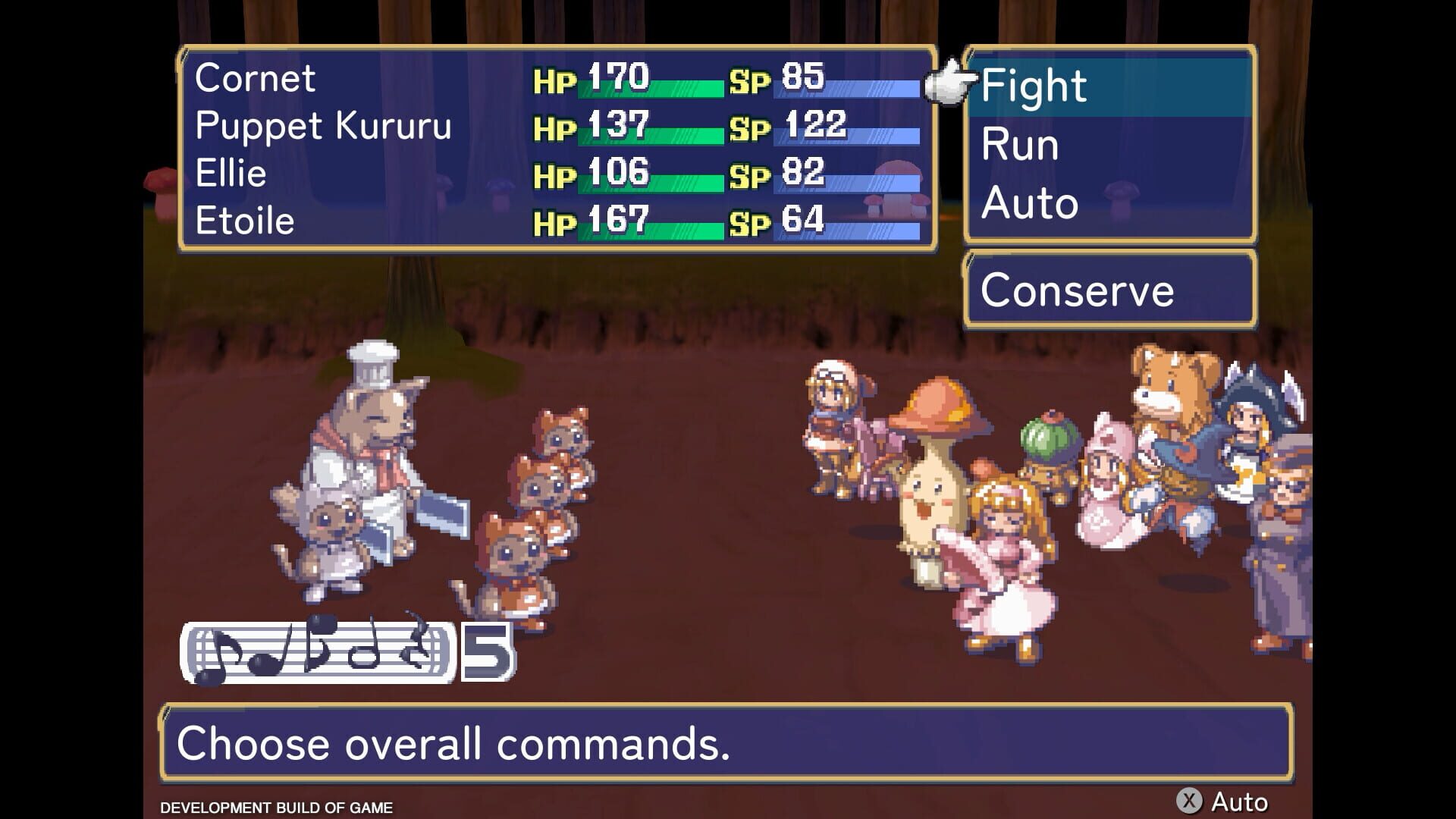Switch off Fight to highlight Run

(x=1018, y=144)
